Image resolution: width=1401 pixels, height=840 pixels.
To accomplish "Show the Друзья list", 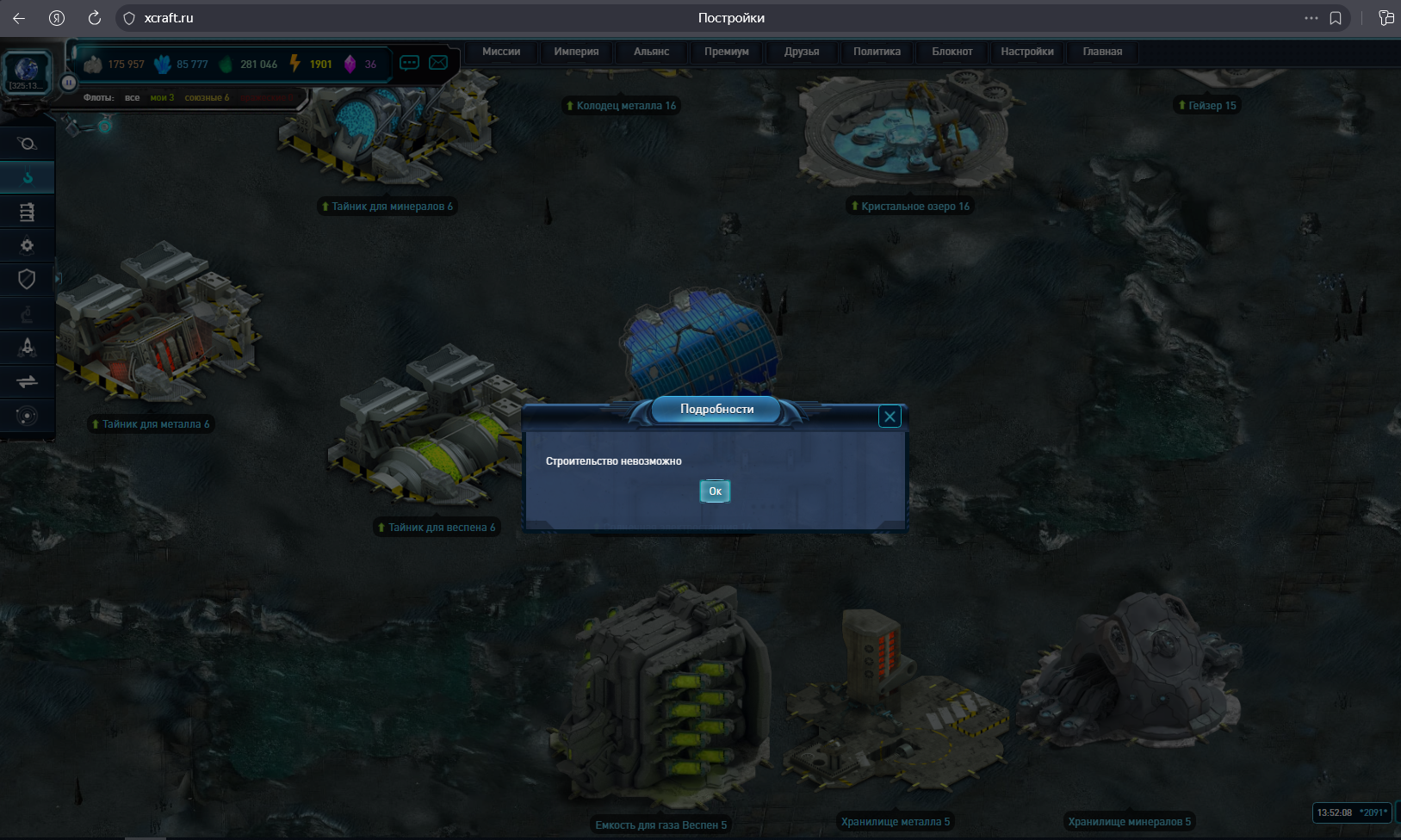I will coord(801,52).
